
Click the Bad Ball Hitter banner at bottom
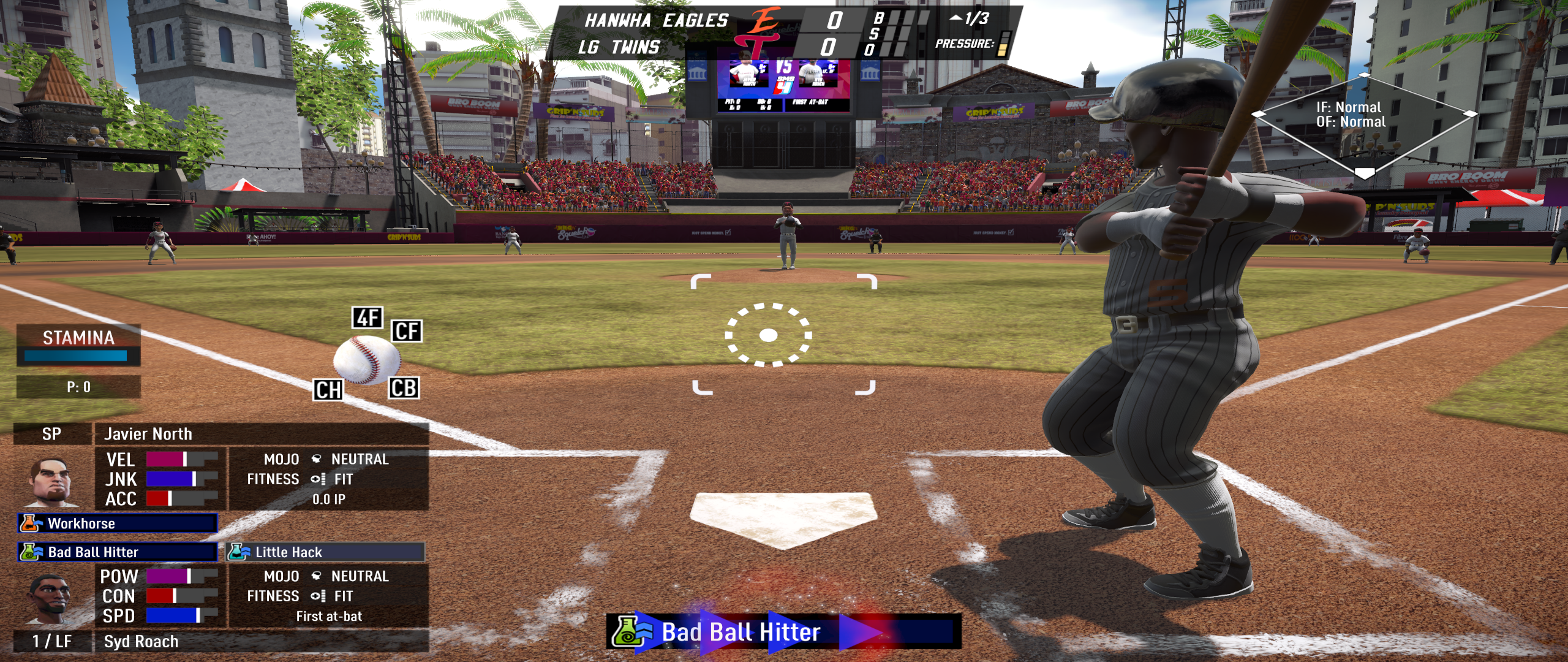[x=783, y=632]
